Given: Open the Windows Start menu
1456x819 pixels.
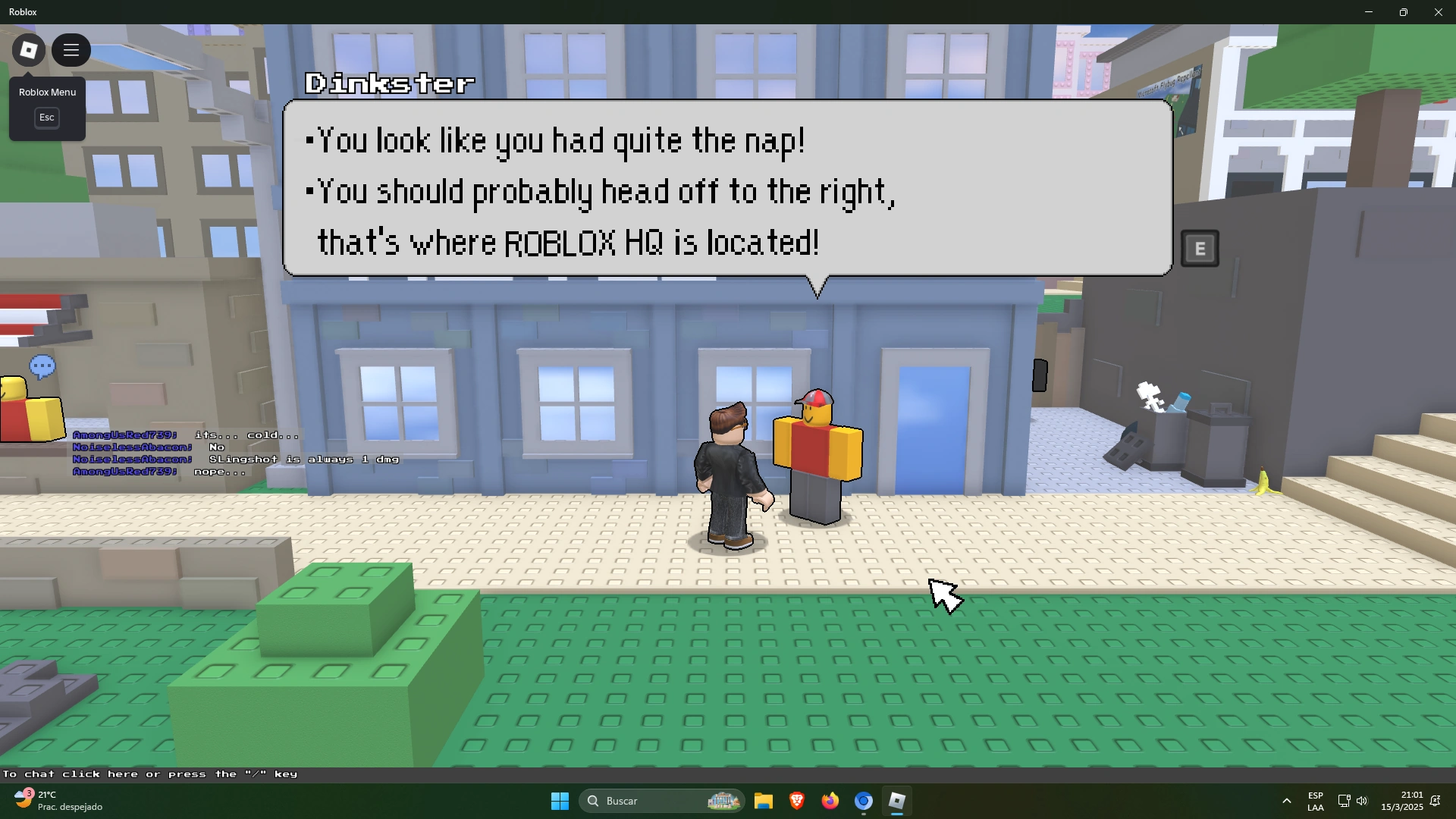Looking at the screenshot, I should pos(559,800).
